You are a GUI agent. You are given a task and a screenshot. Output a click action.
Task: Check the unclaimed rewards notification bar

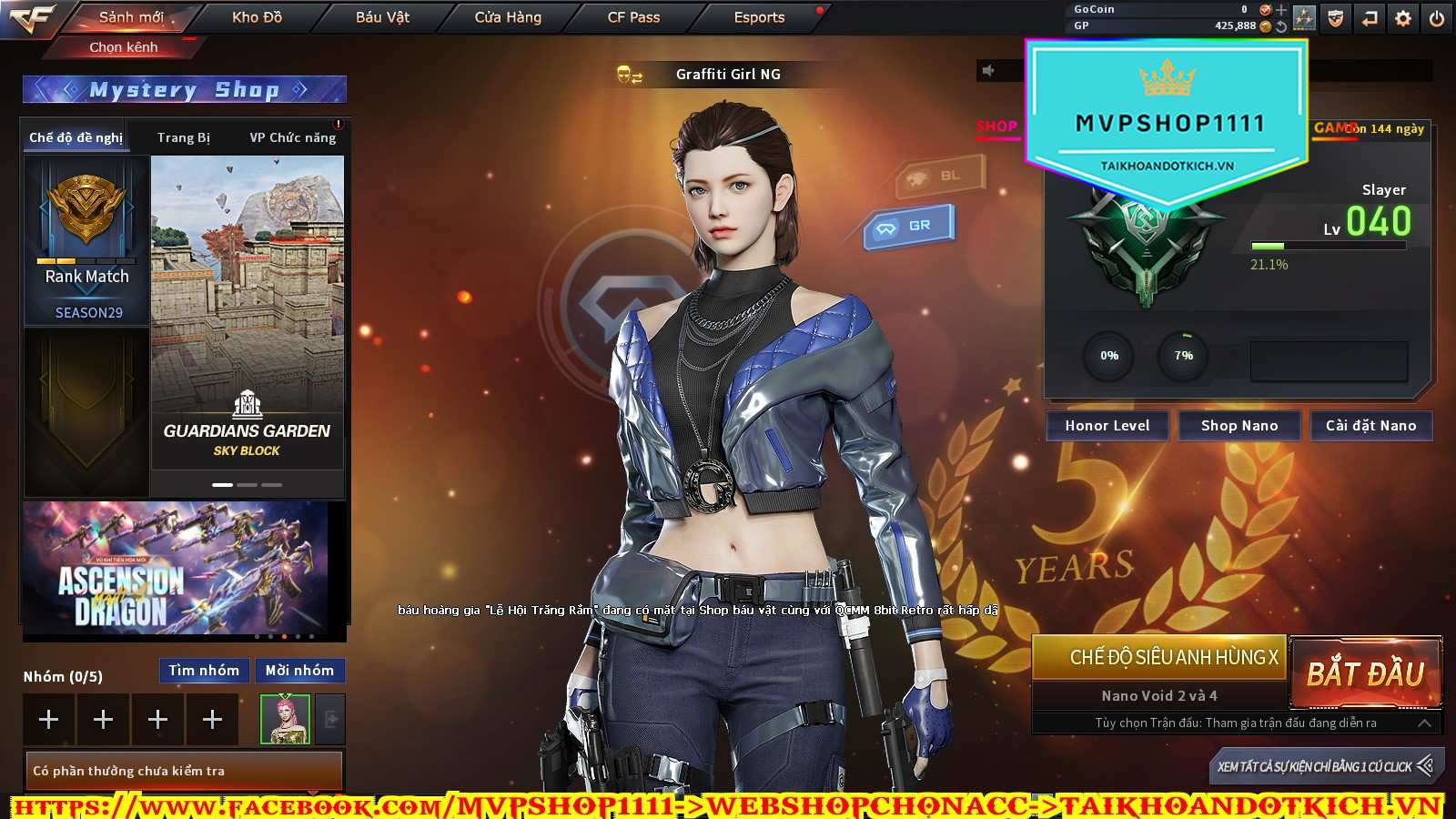tap(184, 771)
